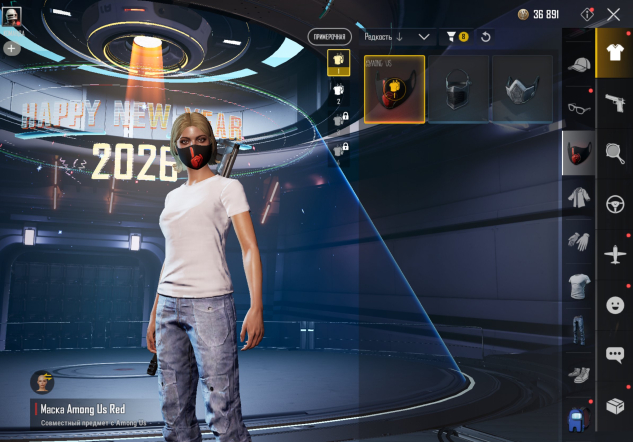Open the jacket category
The width and height of the screenshot is (633, 442).
pyautogui.click(x=578, y=196)
